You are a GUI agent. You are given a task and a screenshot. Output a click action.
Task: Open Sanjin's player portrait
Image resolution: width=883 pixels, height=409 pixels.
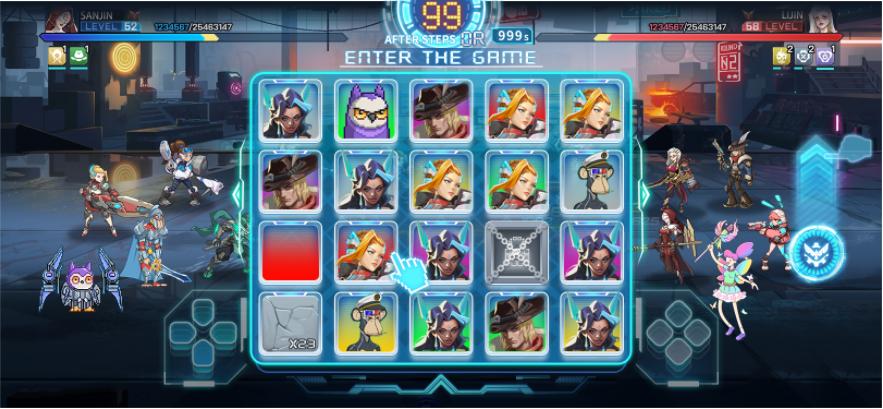click(60, 19)
